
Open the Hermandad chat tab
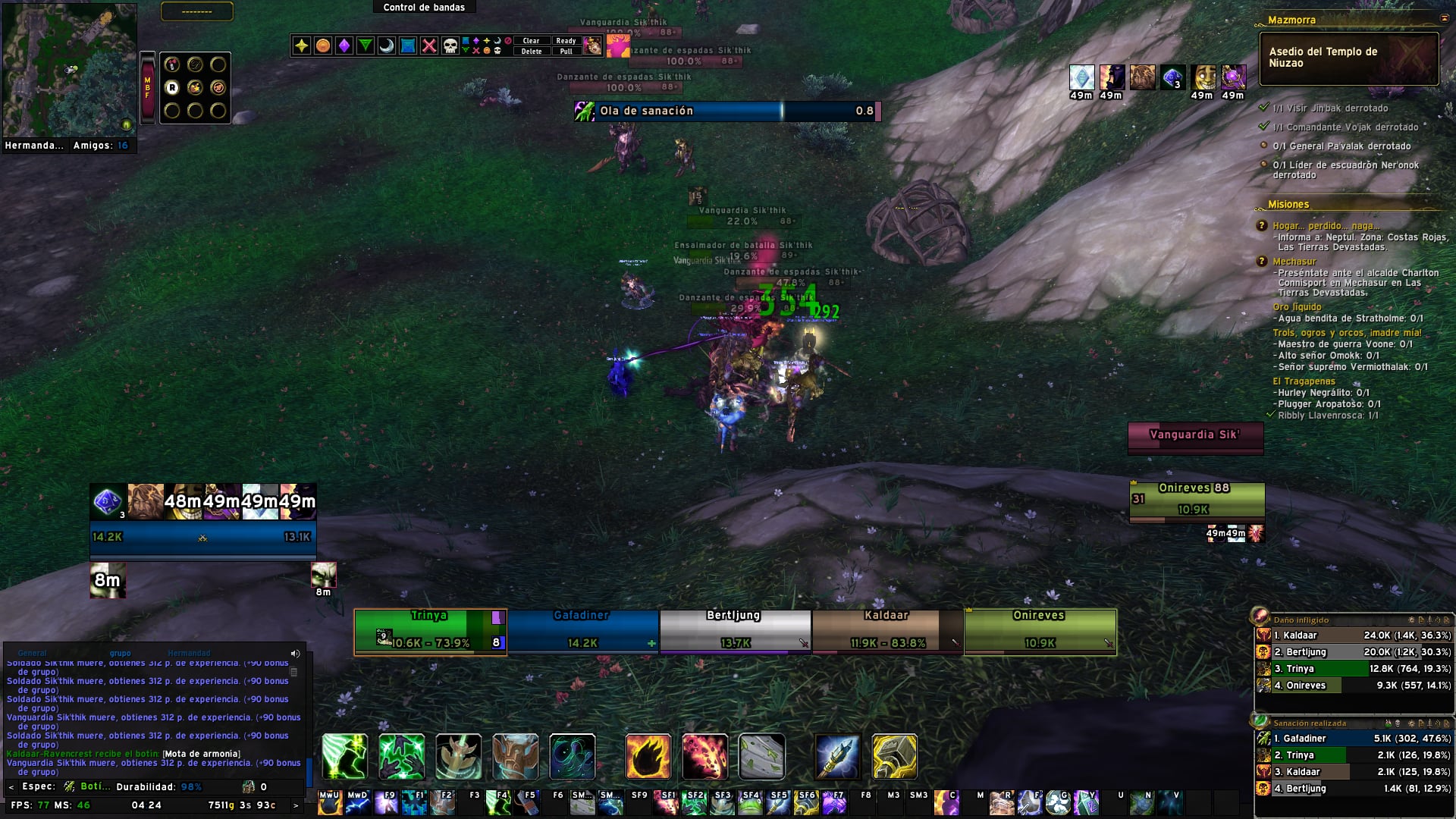(189, 653)
